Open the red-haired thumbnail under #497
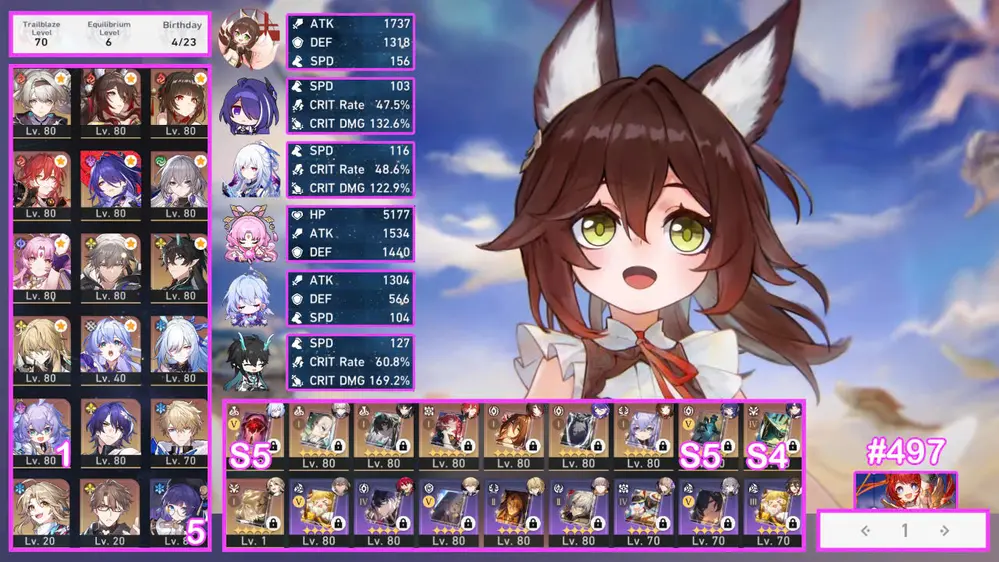This screenshot has width=999, height=562. [x=905, y=490]
